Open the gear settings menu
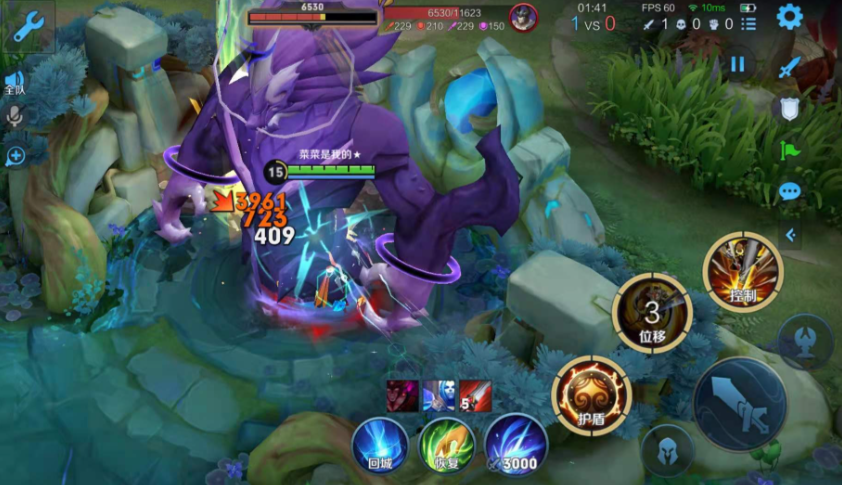Screen dimensions: 842x485 point(790,17)
